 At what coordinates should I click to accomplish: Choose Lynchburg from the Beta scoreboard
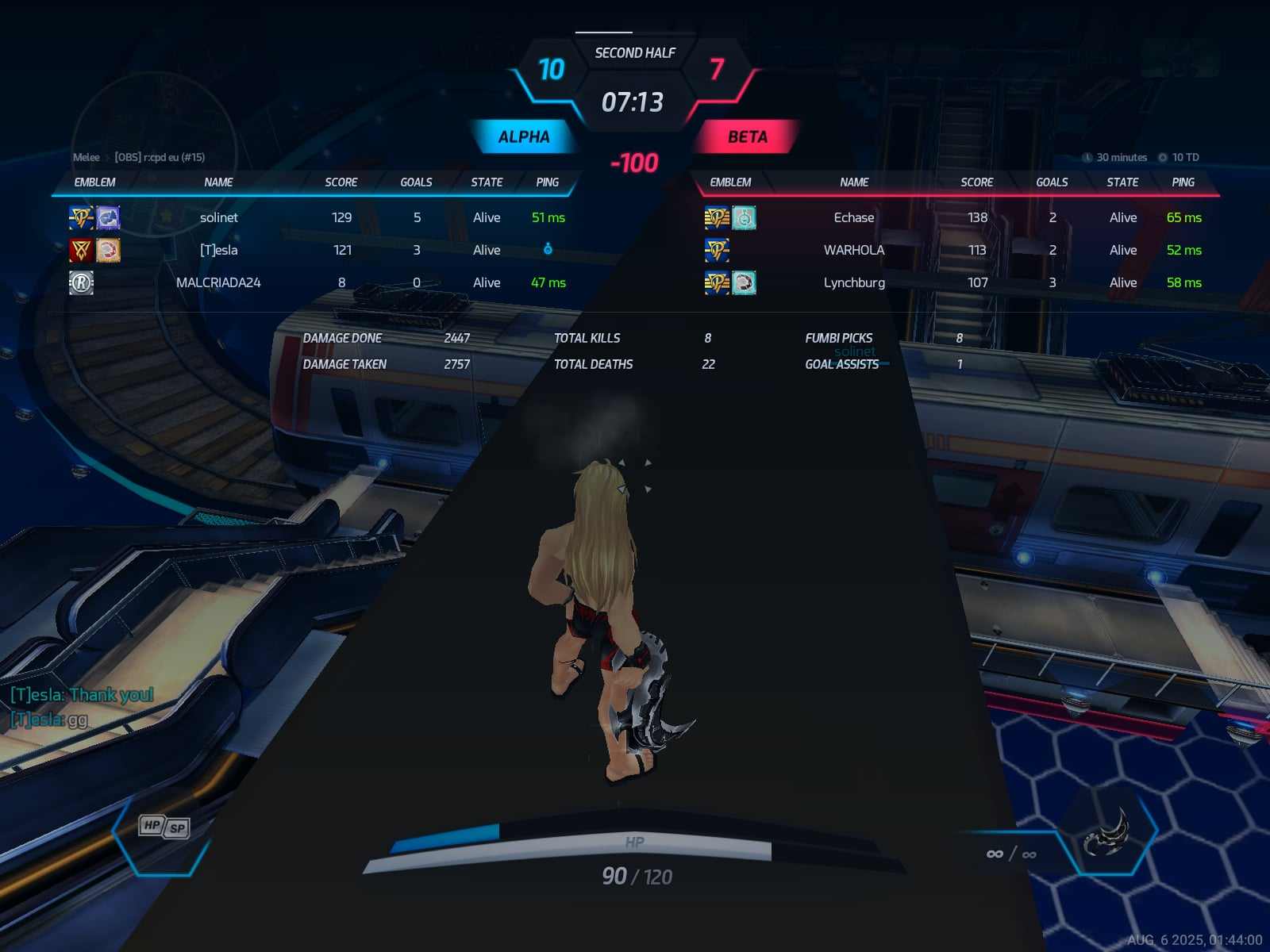pos(854,282)
